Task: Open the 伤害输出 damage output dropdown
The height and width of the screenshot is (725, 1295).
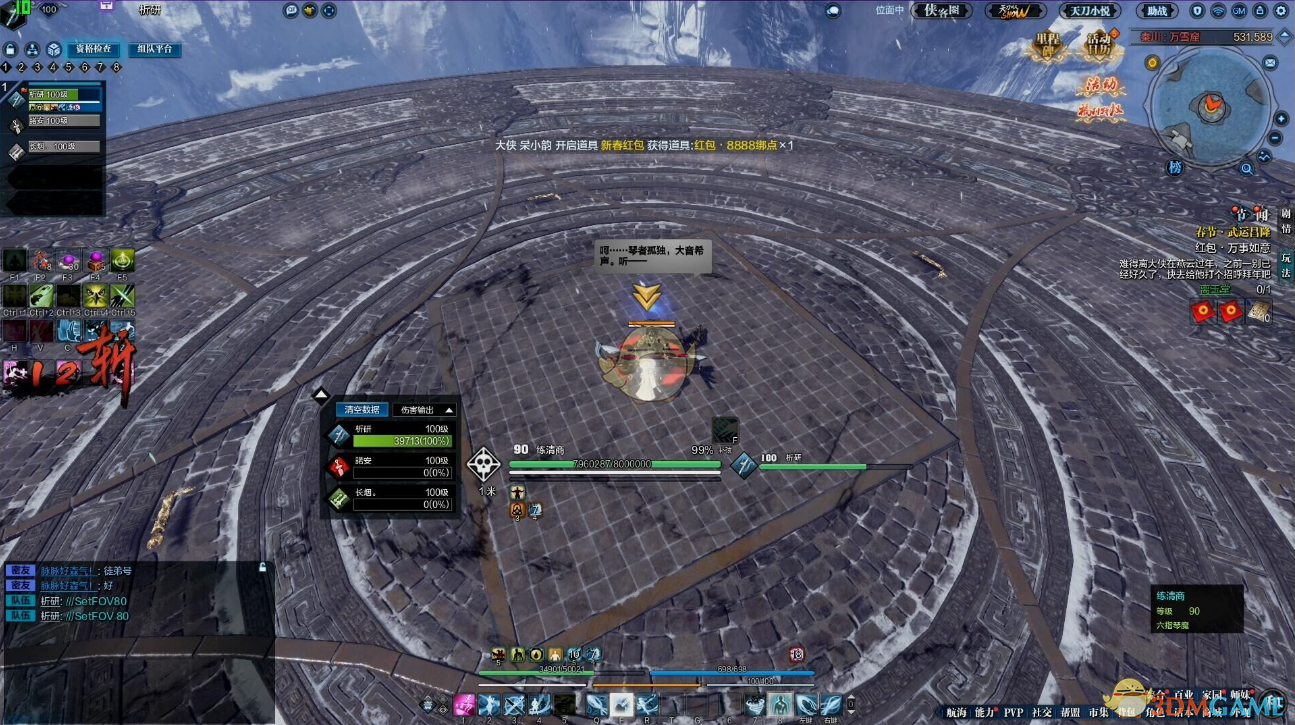Action: [x=424, y=409]
